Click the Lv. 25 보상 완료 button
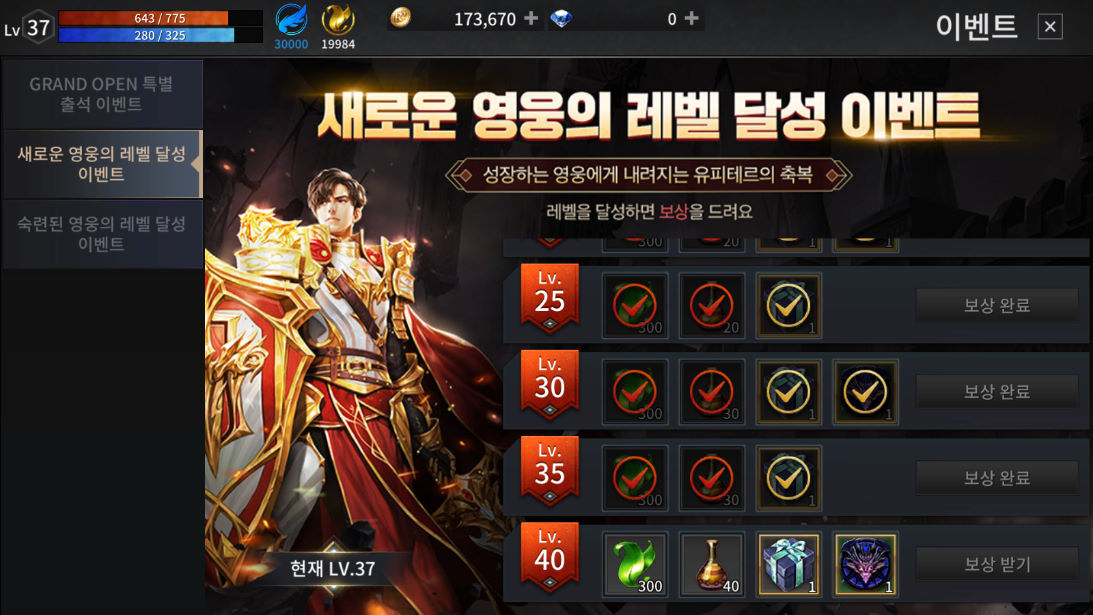The width and height of the screenshot is (1093, 615). [996, 305]
